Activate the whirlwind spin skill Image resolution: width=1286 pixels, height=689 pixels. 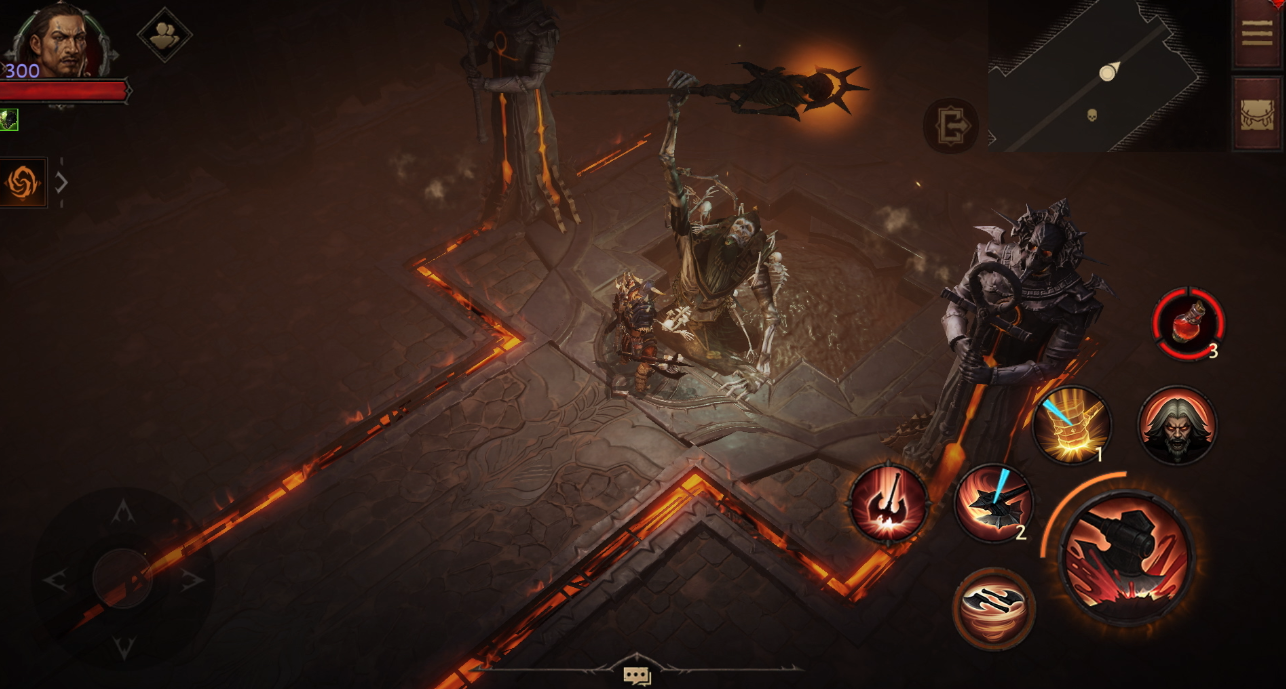click(x=993, y=608)
